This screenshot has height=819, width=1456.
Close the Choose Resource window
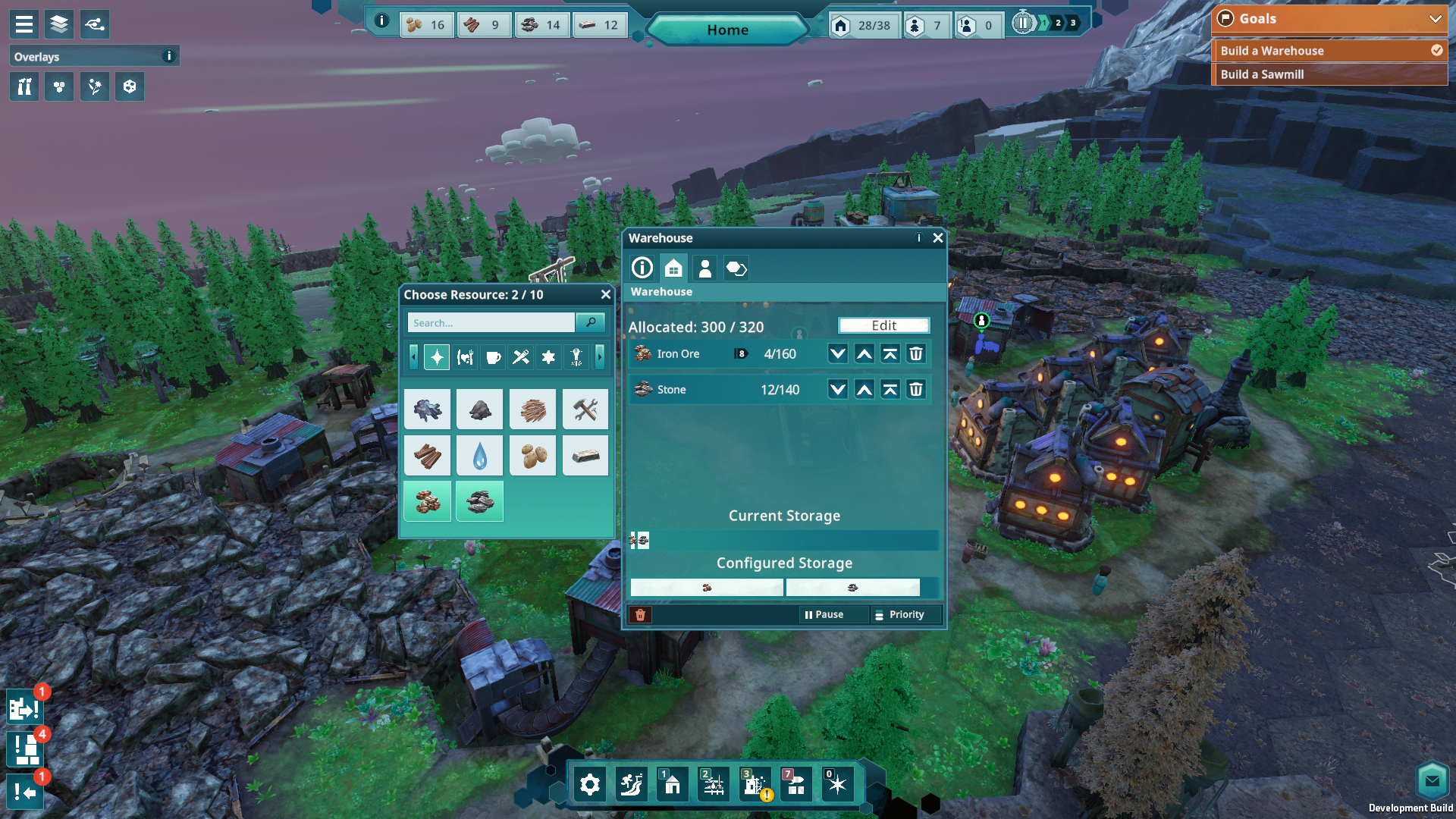[x=605, y=295]
